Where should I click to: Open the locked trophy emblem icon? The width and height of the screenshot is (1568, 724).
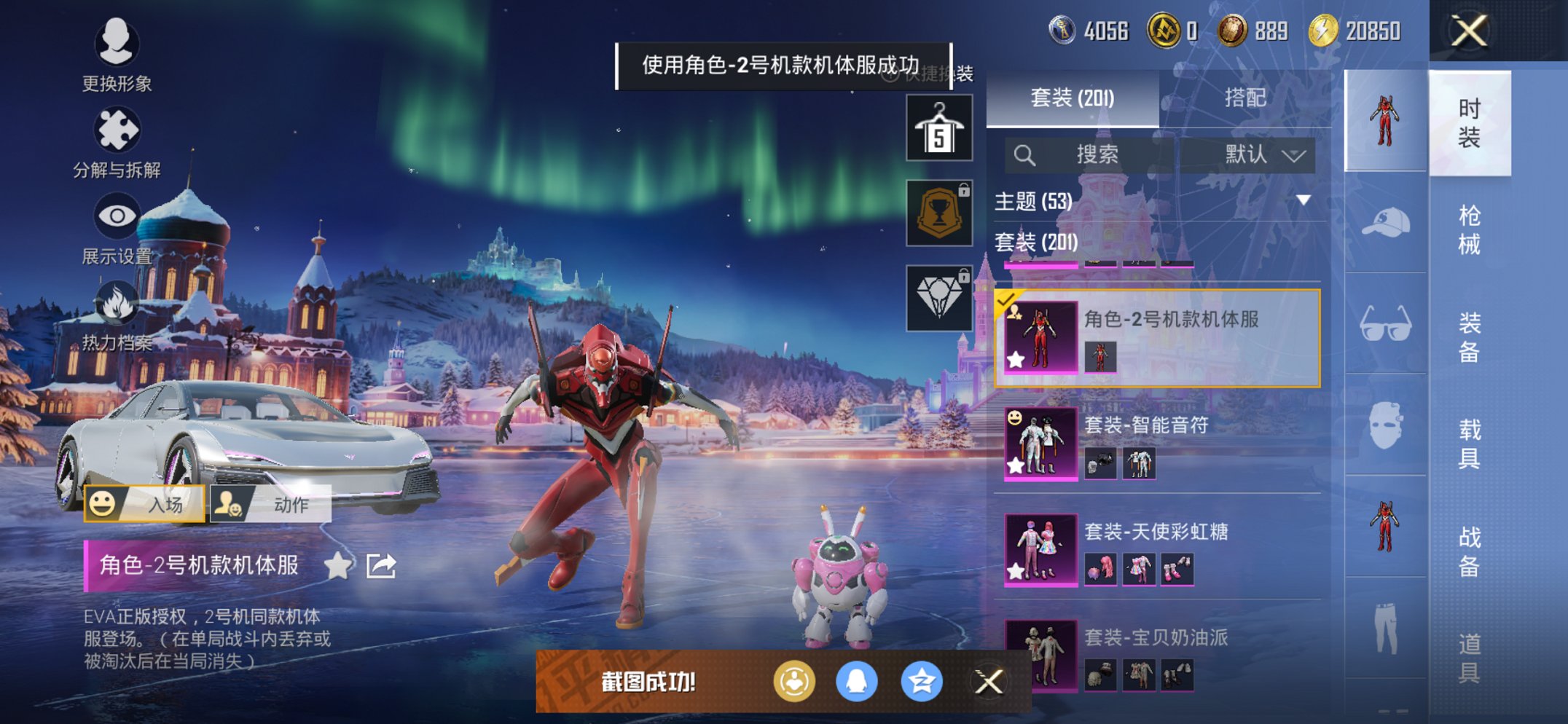tap(938, 211)
